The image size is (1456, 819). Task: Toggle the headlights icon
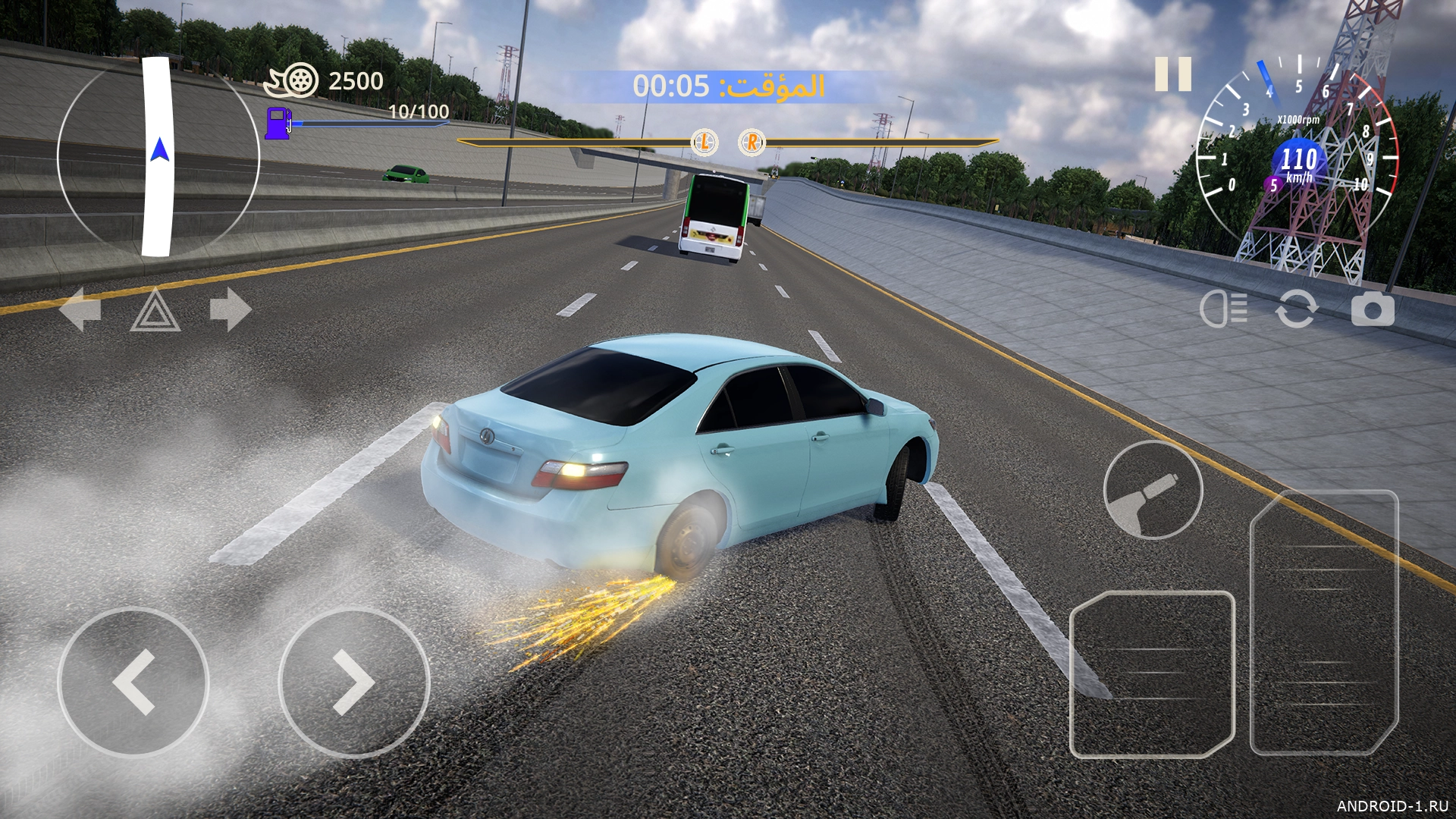1223,309
